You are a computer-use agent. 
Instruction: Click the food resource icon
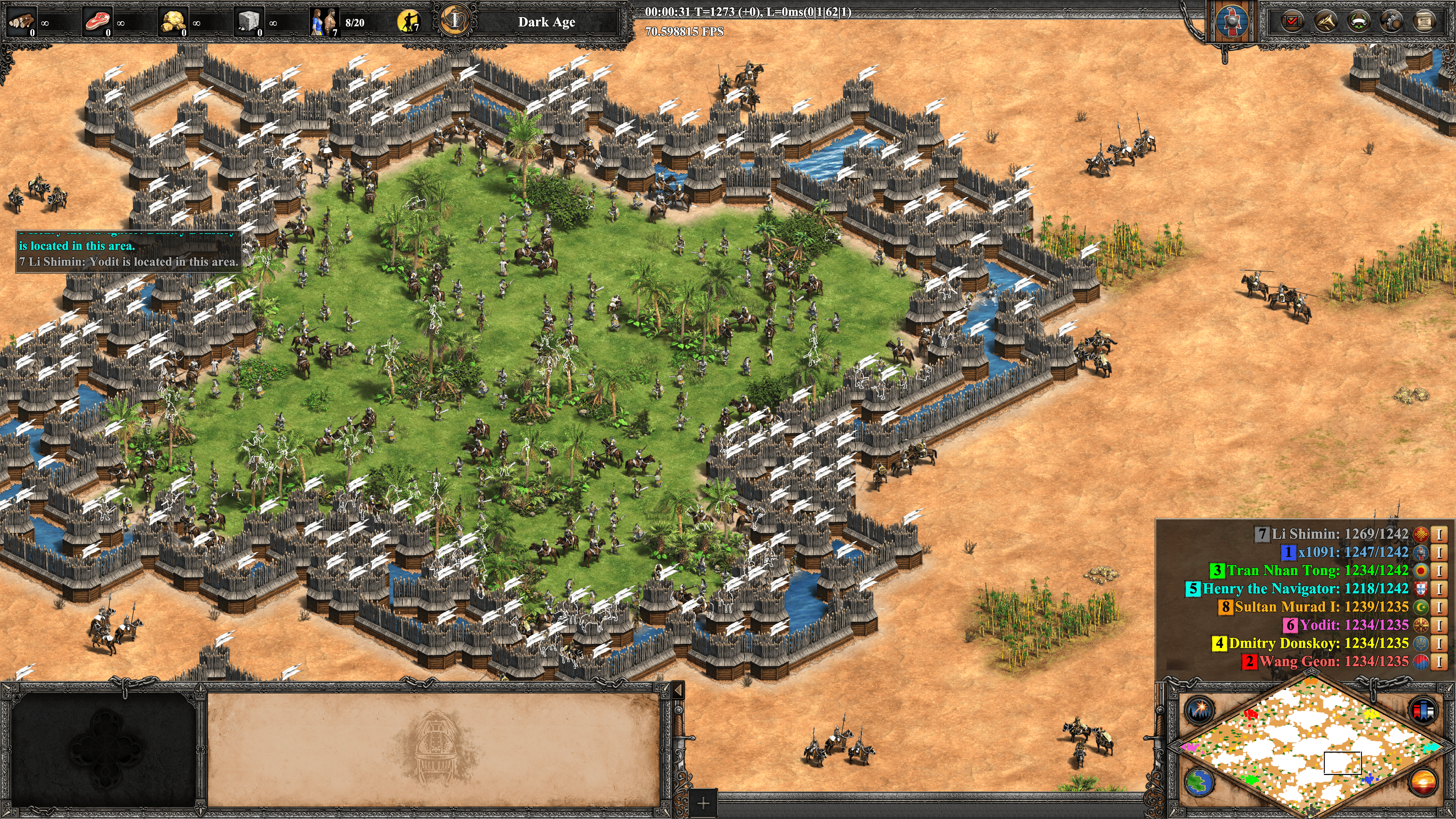coord(97,22)
